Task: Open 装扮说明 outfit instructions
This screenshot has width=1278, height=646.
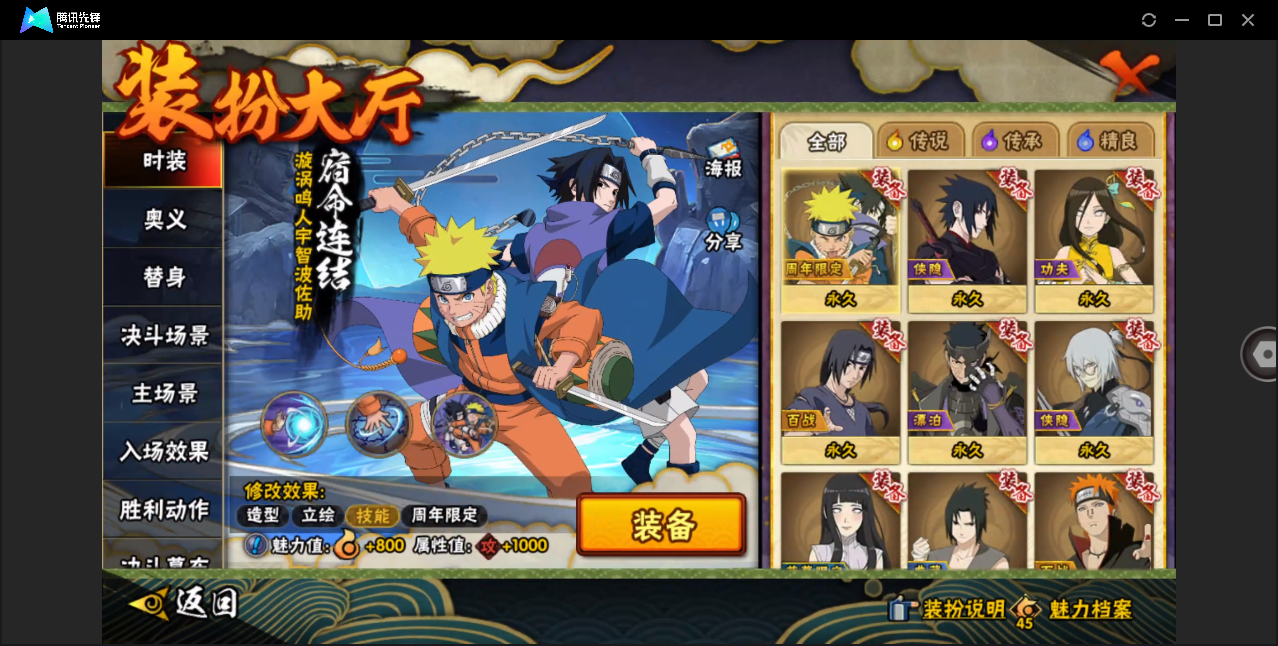Action: click(x=950, y=609)
